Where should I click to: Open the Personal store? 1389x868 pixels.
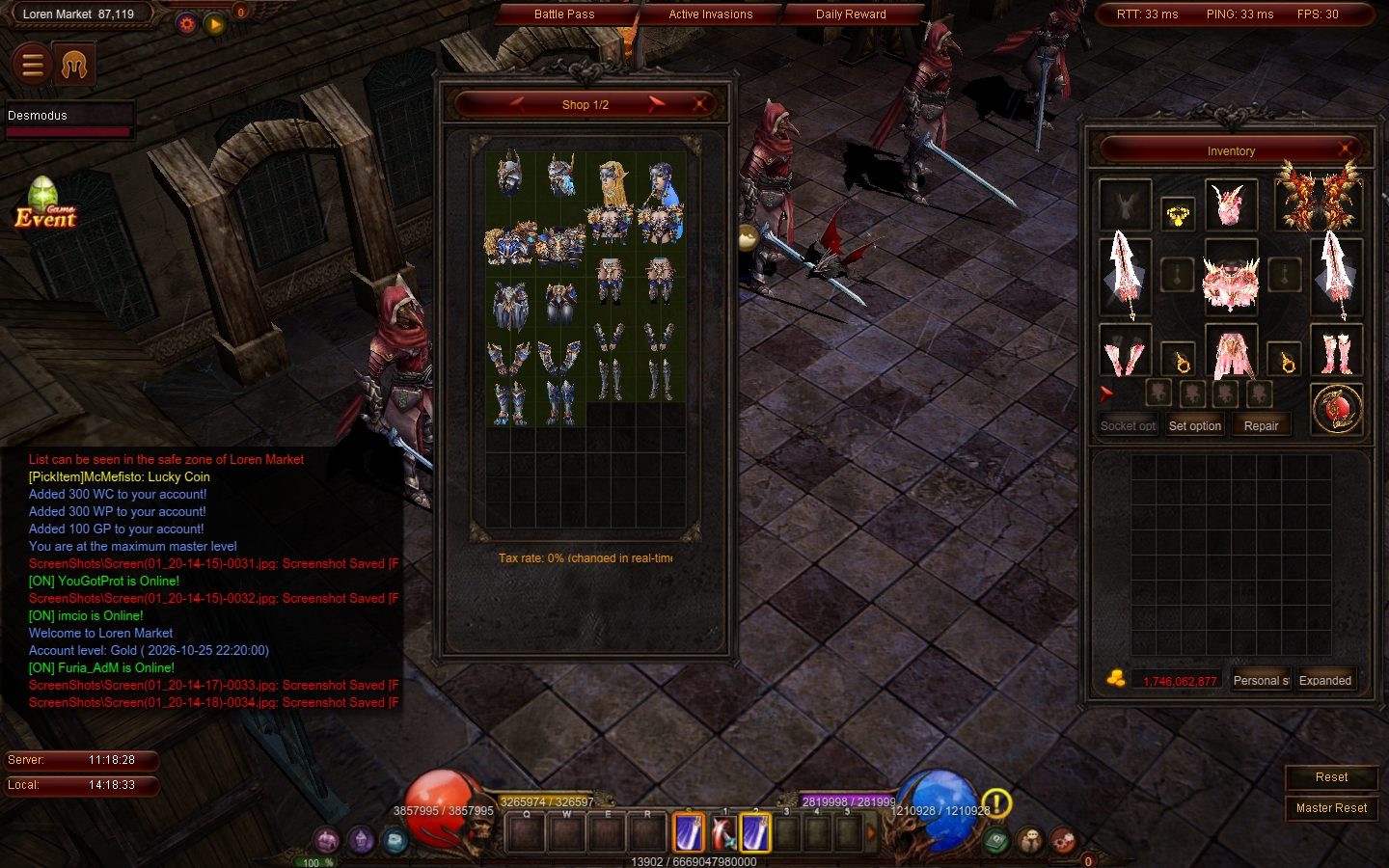click(x=1261, y=681)
